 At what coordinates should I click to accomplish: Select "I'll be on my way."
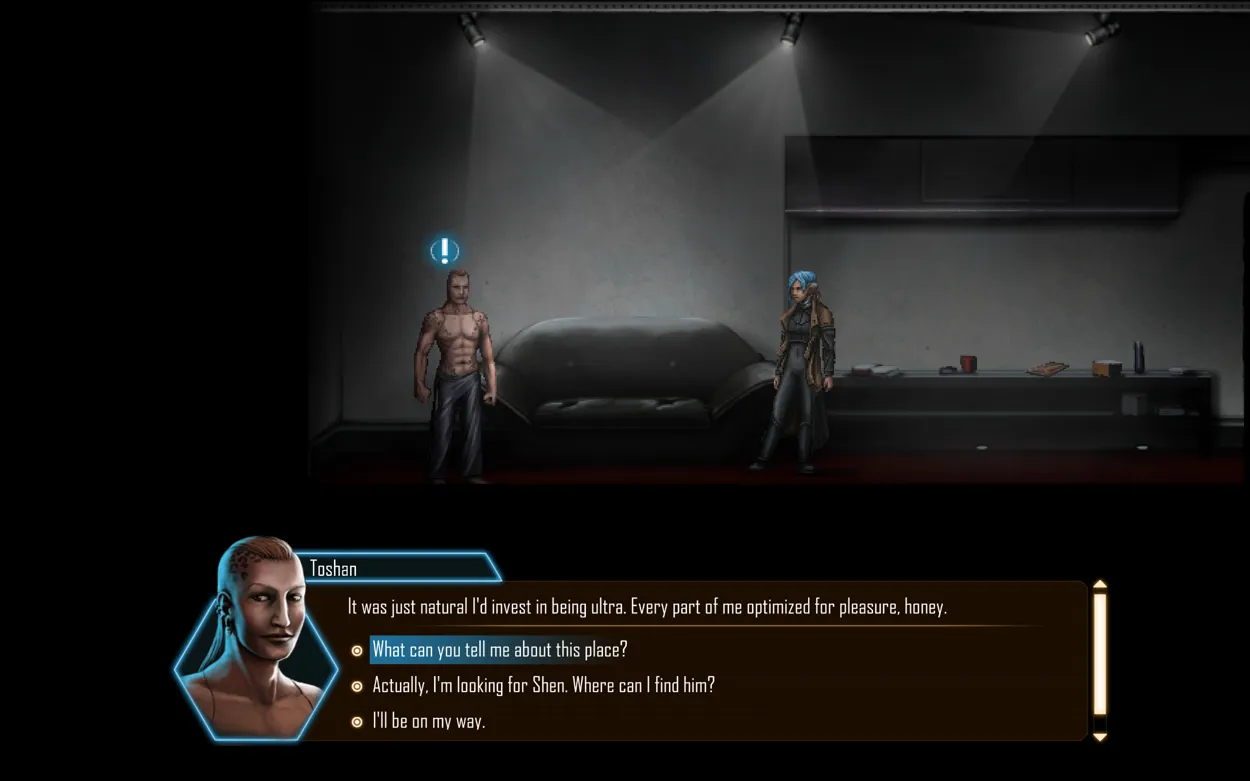click(x=428, y=721)
